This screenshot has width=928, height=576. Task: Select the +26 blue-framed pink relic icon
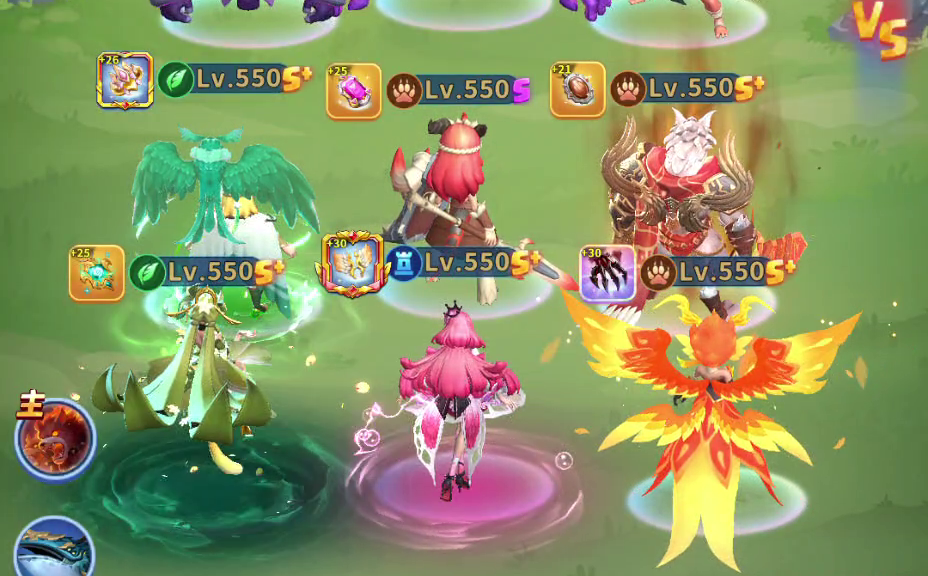tap(125, 80)
